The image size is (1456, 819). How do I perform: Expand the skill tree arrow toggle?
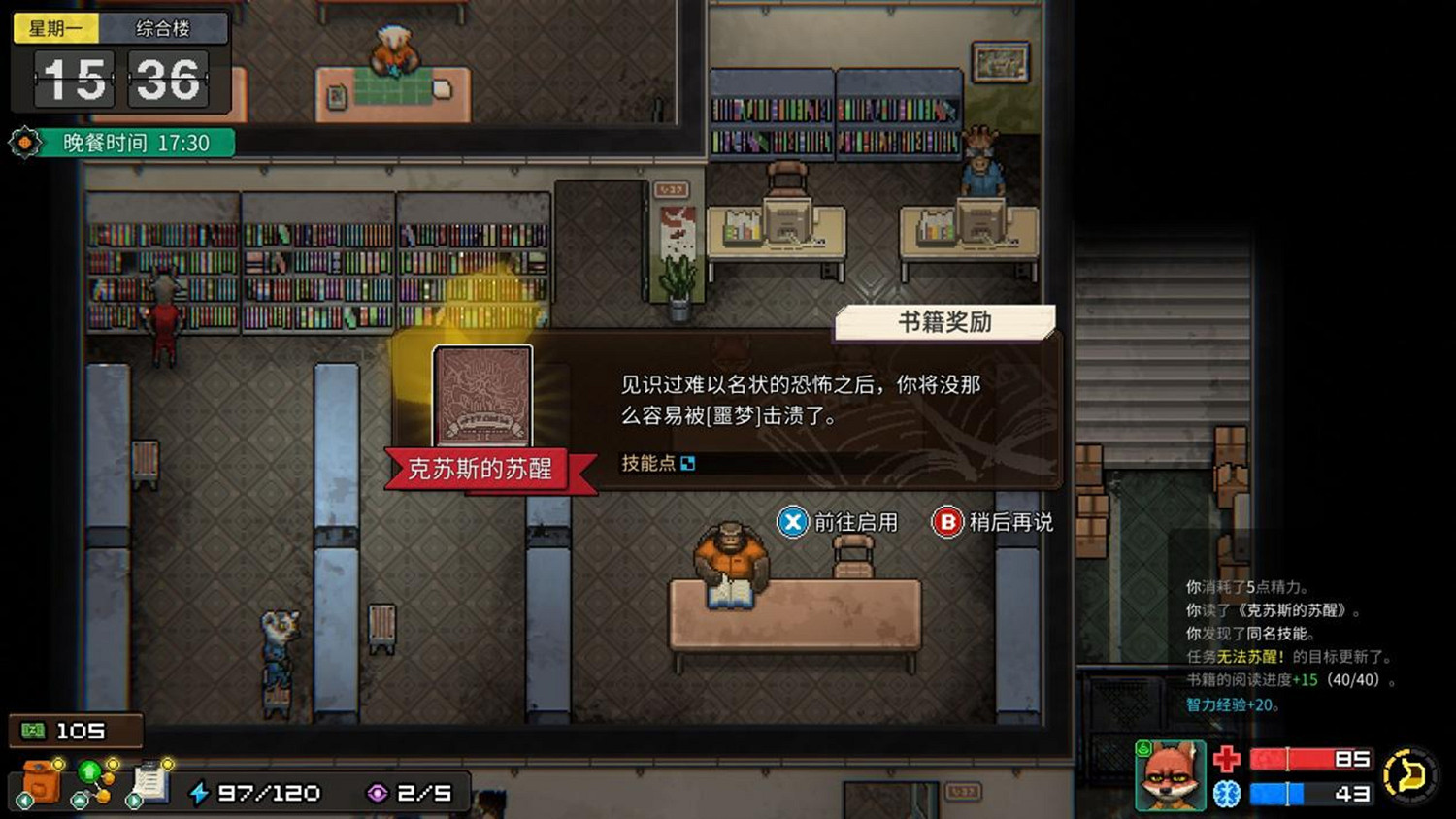pyautogui.click(x=80, y=800)
